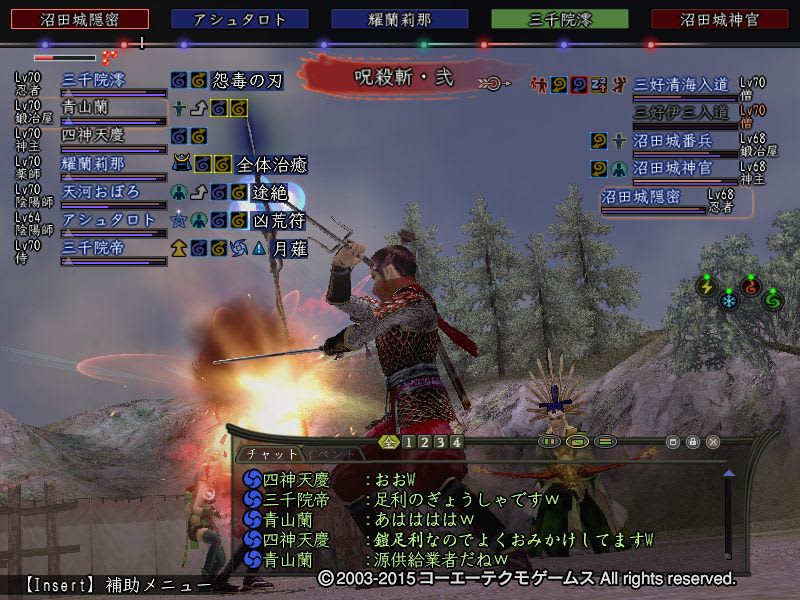Select chat channel 3
Image resolution: width=800 pixels, height=600 pixels.
(x=441, y=441)
